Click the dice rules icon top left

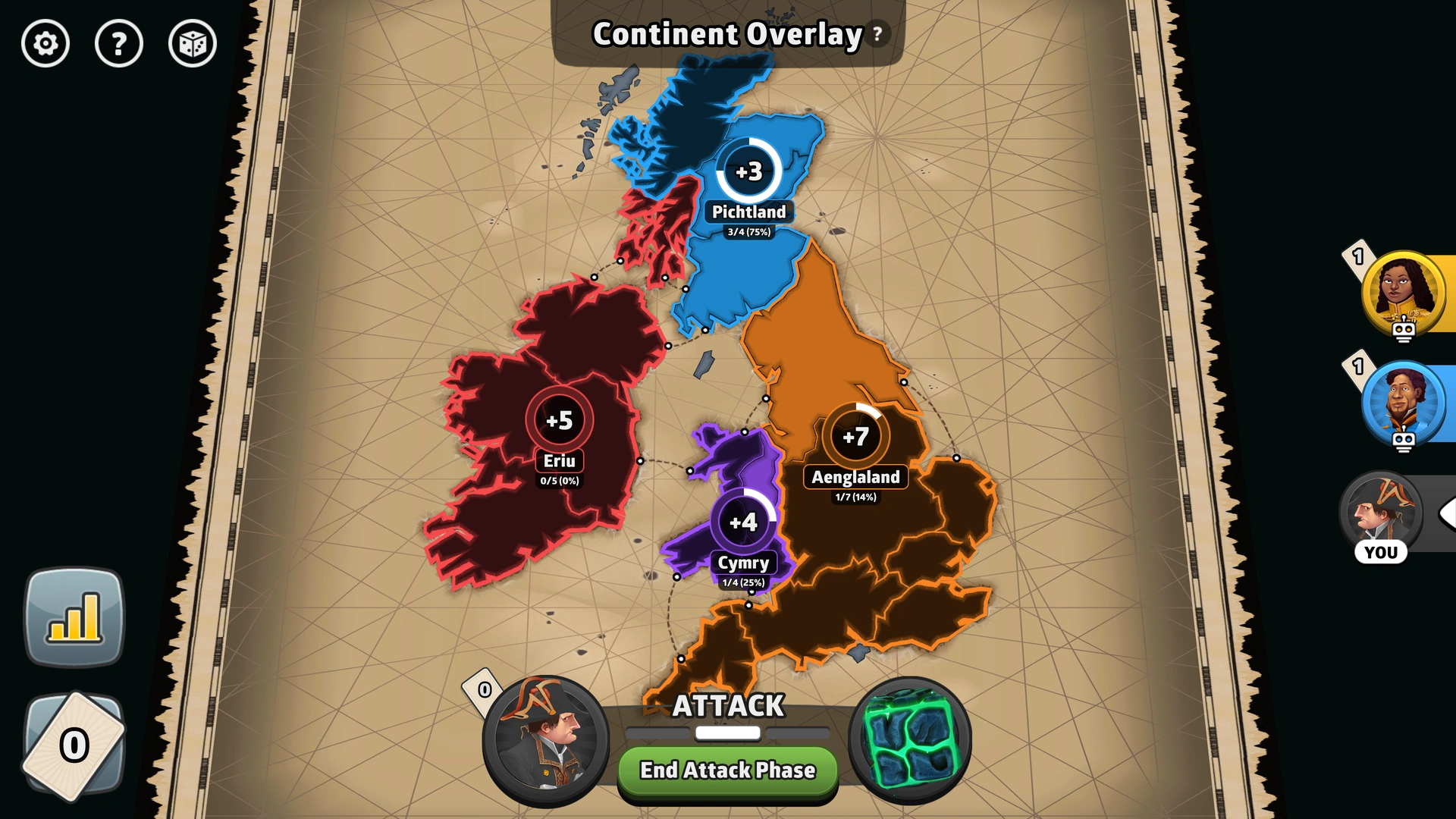tap(192, 44)
